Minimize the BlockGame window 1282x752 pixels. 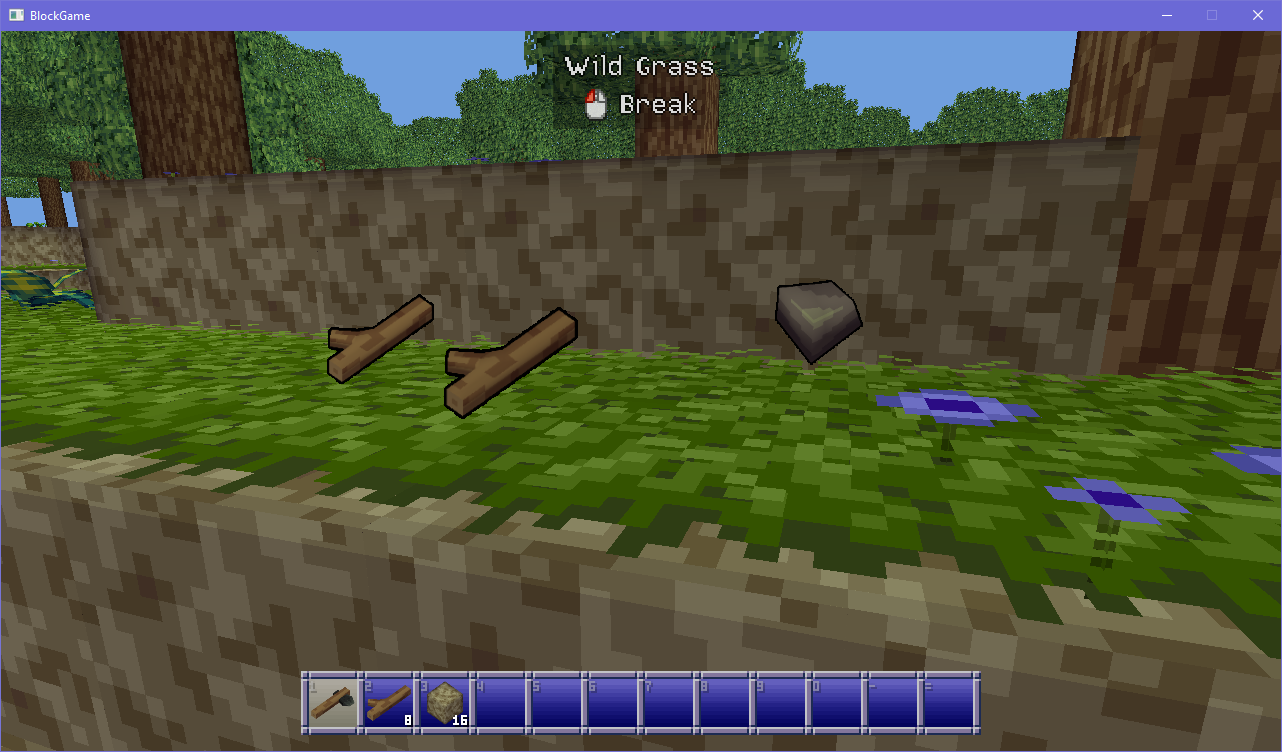click(1166, 15)
